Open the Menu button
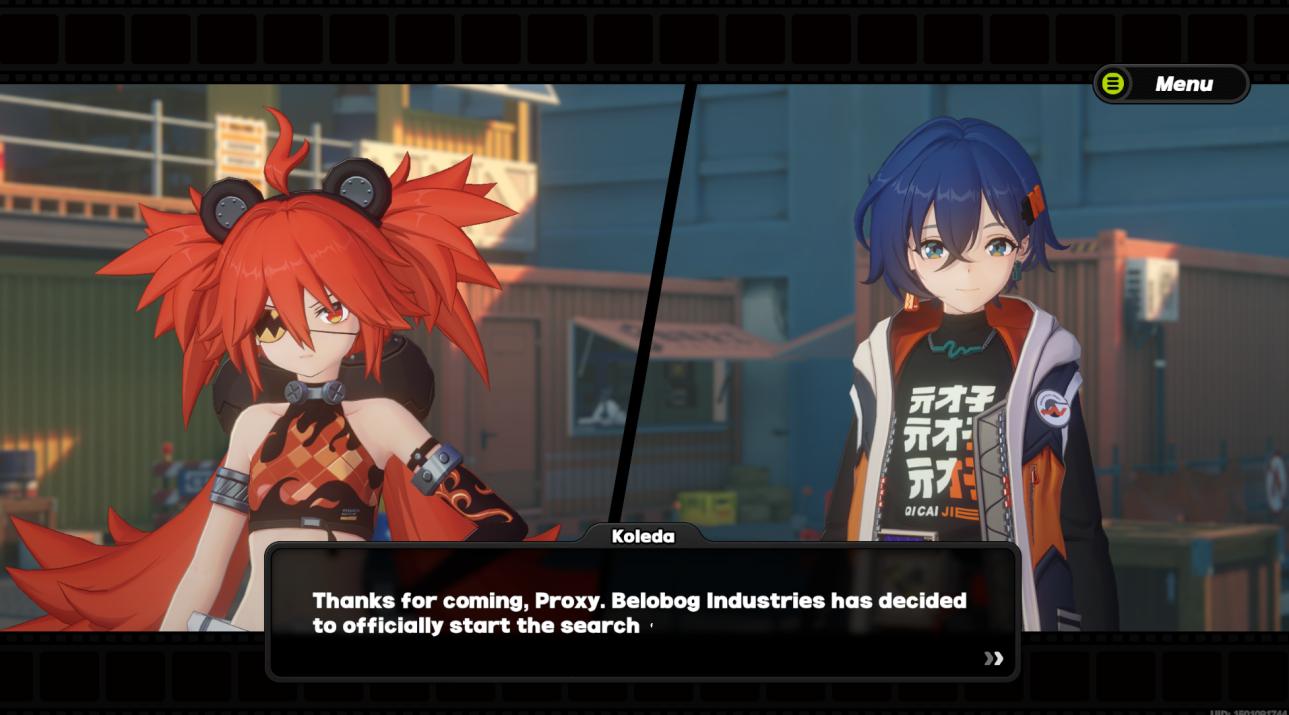Image resolution: width=1289 pixels, height=715 pixels. [1171, 84]
